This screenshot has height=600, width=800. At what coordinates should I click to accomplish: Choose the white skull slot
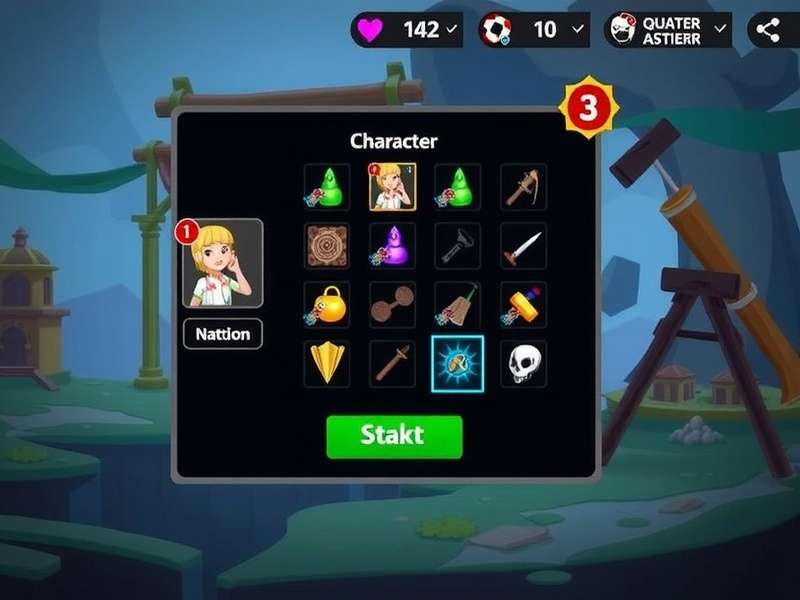(523, 364)
